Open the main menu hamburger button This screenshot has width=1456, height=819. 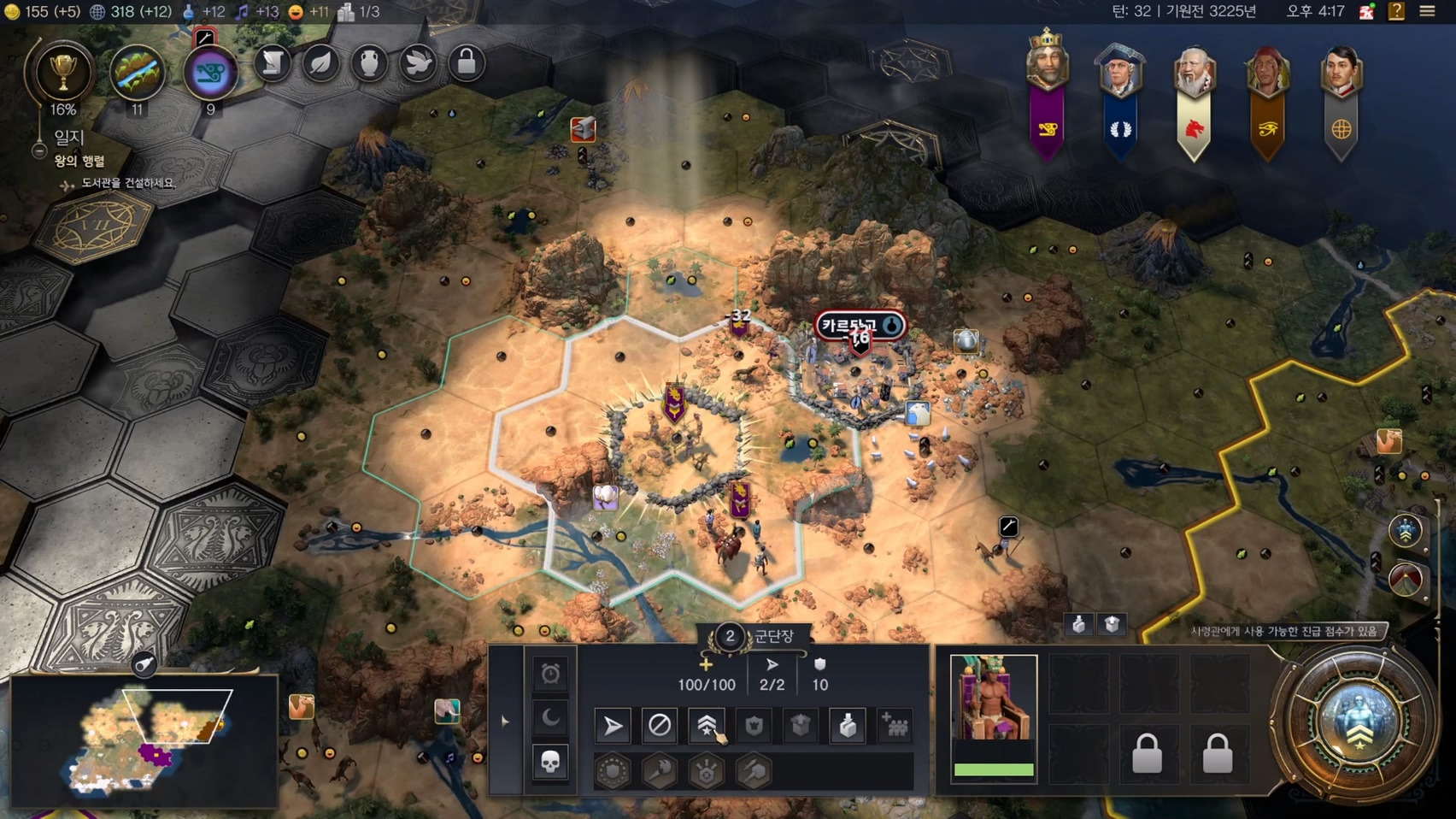click(1427, 12)
